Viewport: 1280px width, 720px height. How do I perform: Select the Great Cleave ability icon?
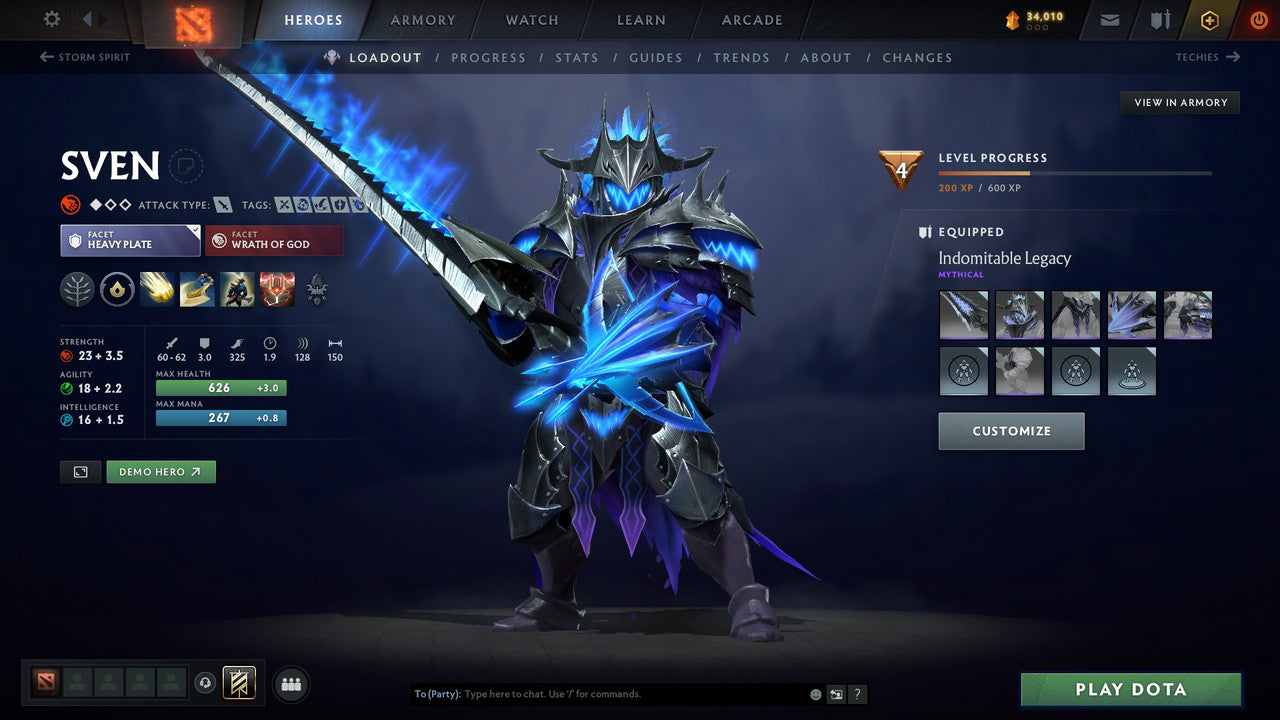pyautogui.click(x=196, y=290)
